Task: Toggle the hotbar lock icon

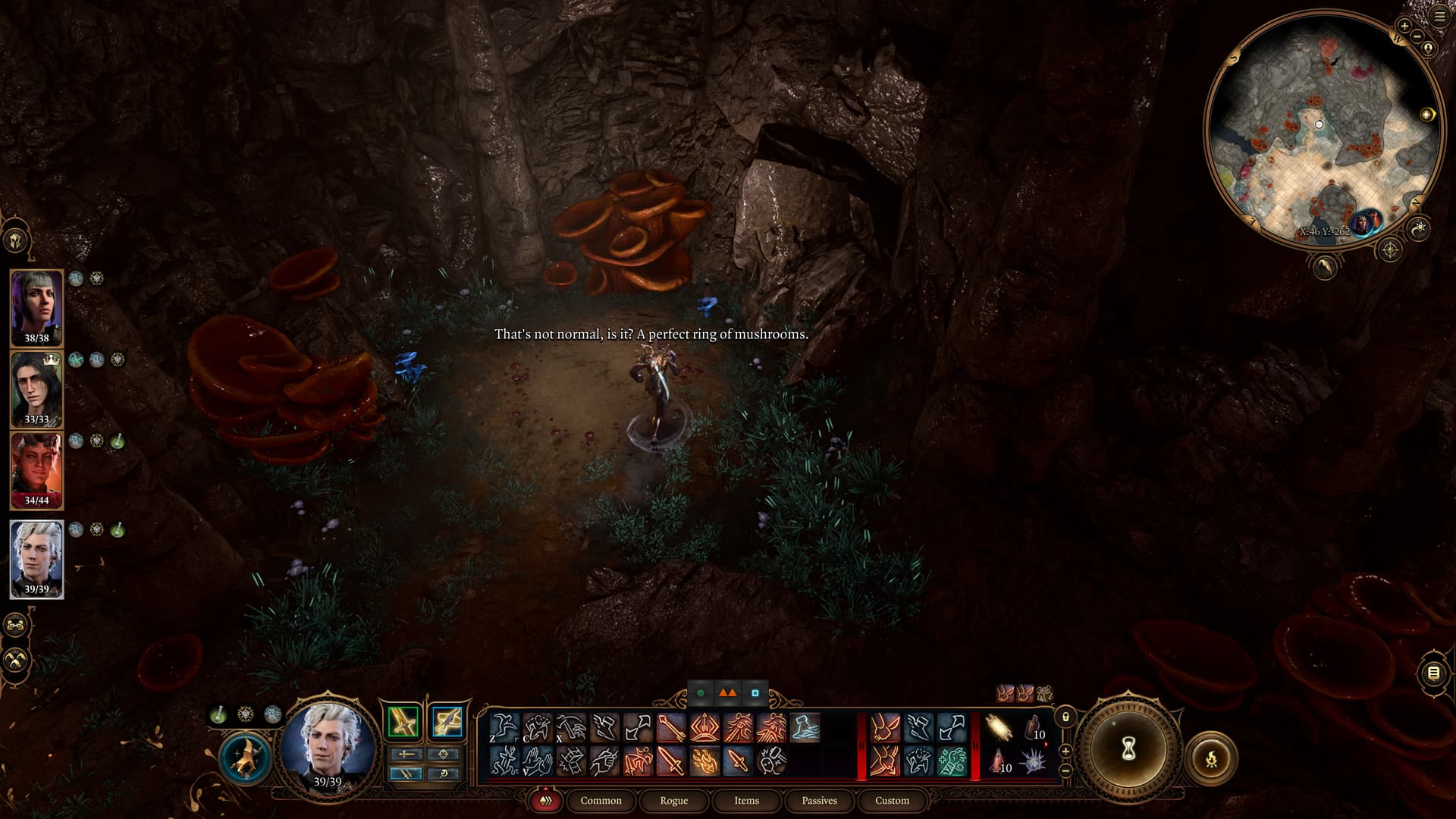Action: 1065,717
